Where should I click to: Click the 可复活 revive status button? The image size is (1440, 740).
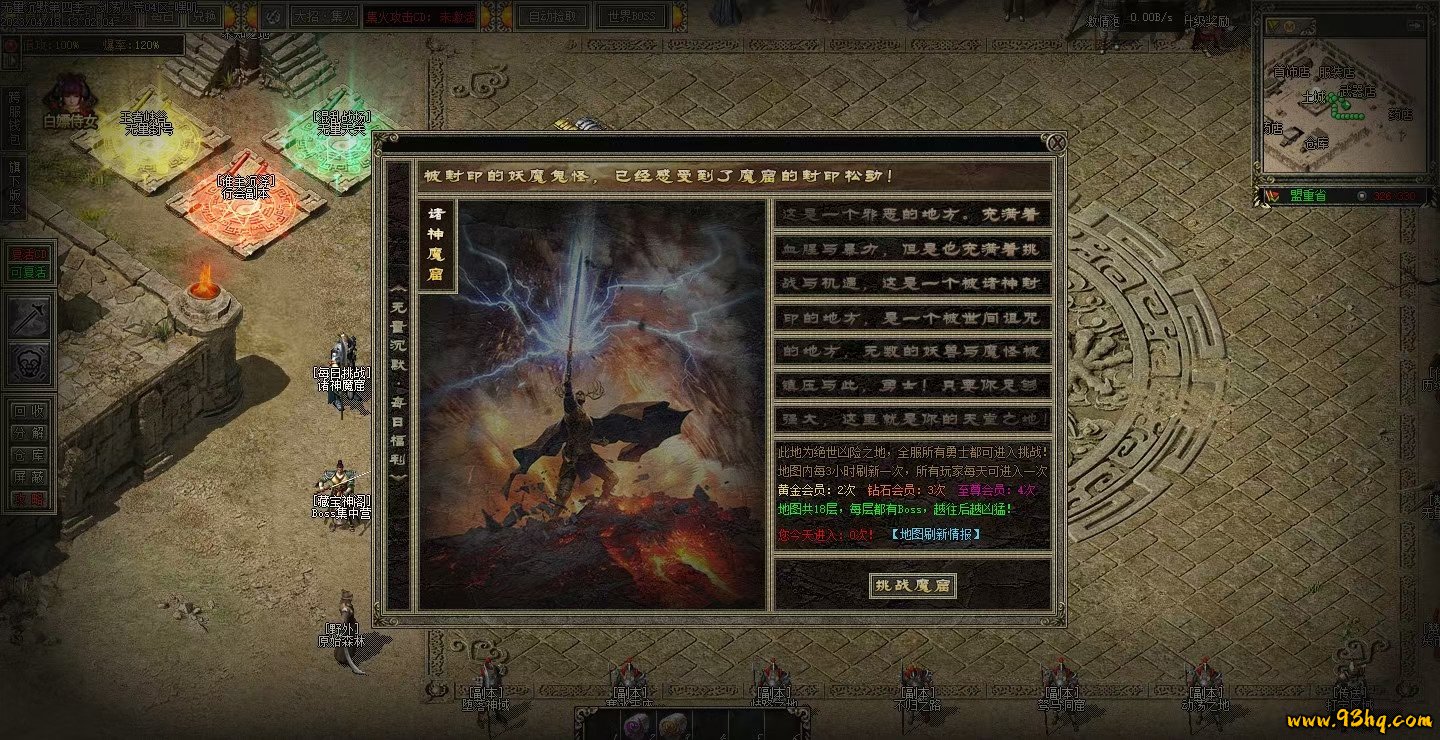tap(28, 272)
